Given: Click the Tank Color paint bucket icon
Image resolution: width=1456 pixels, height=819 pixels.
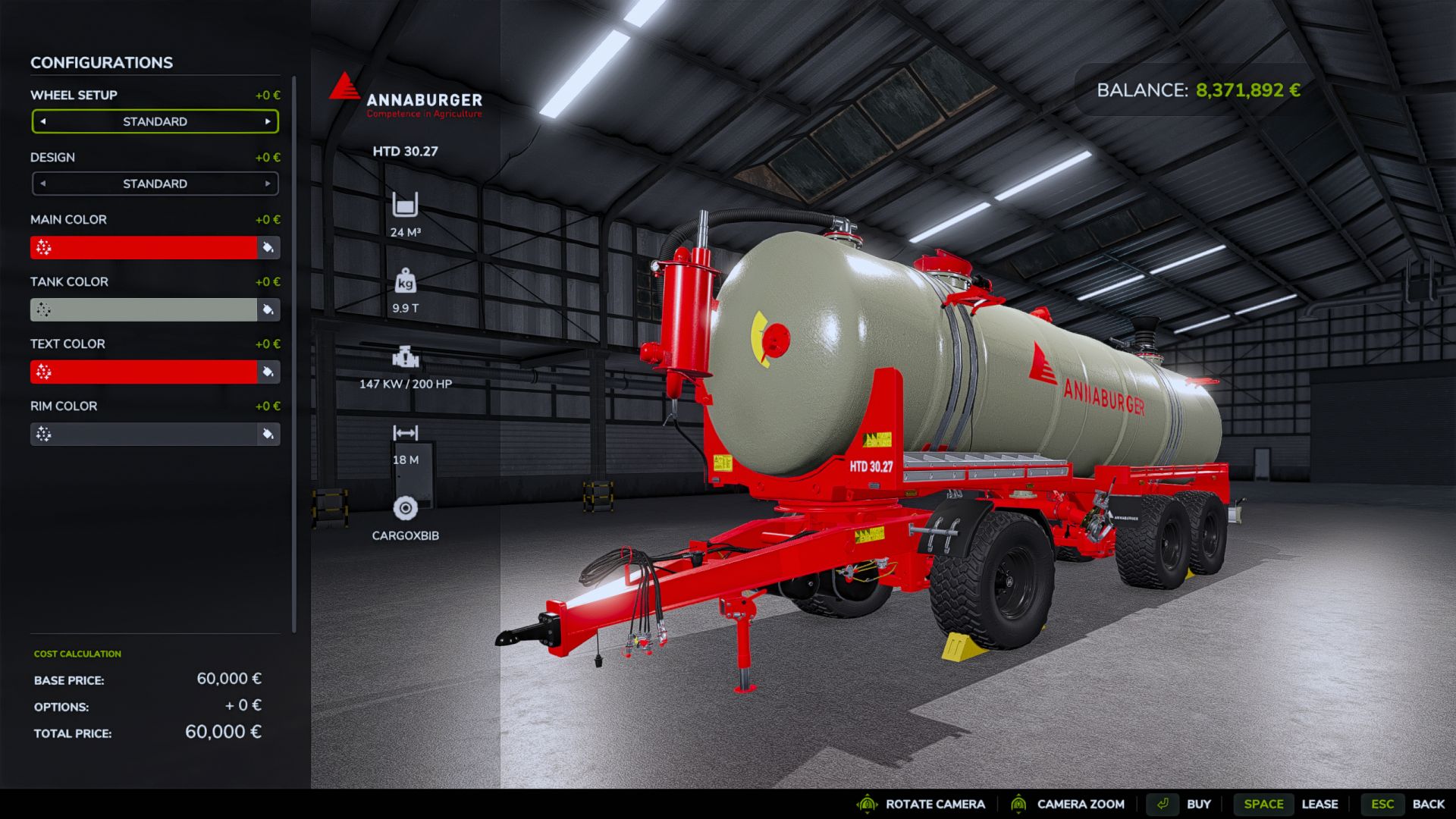Looking at the screenshot, I should point(268,309).
